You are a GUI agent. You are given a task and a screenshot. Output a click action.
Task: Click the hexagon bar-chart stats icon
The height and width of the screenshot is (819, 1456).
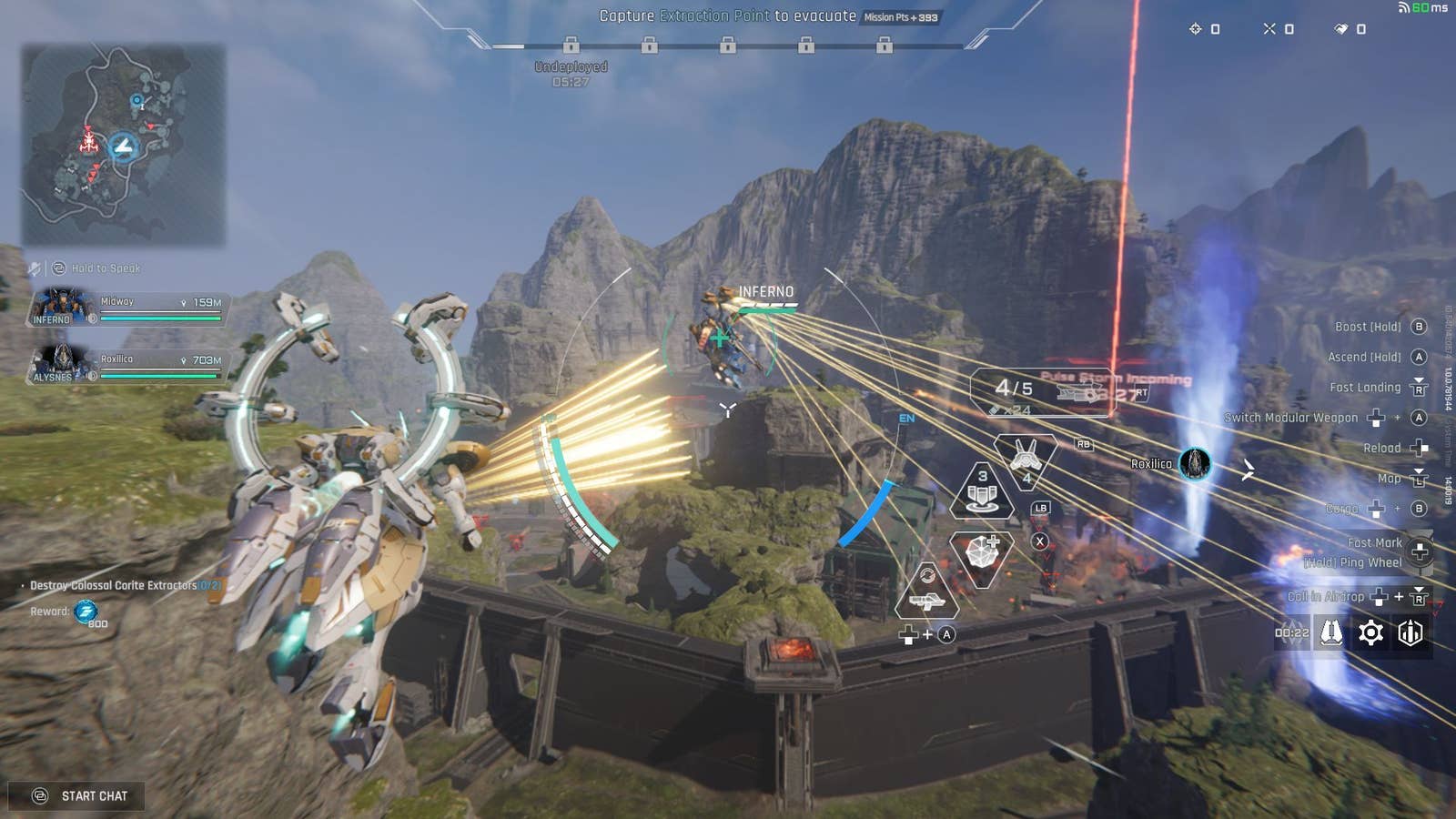point(1410,632)
